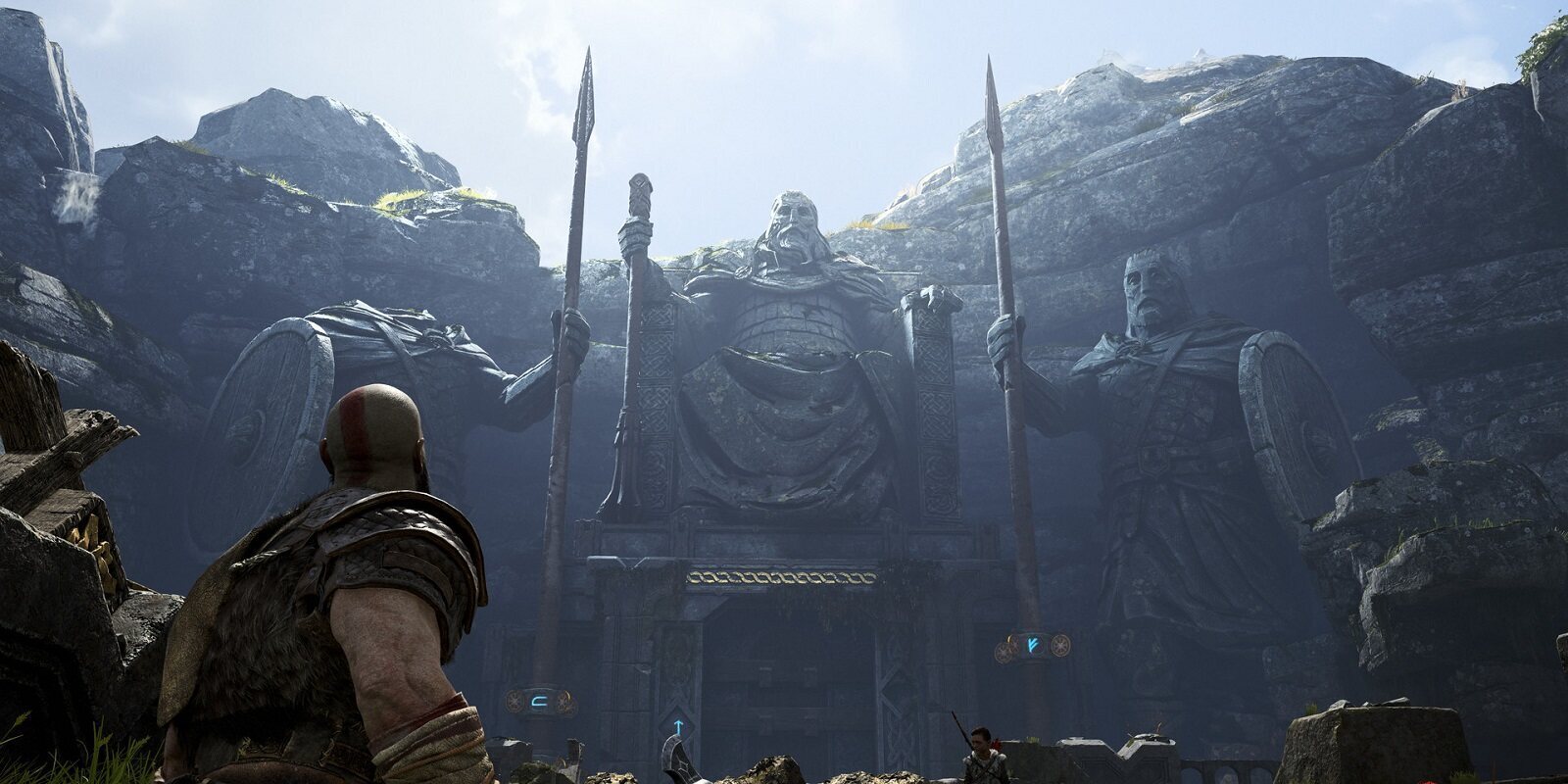Toggle the rune panel on the right mechanism
Viewport: 1568px width, 784px height.
(x=1032, y=643)
